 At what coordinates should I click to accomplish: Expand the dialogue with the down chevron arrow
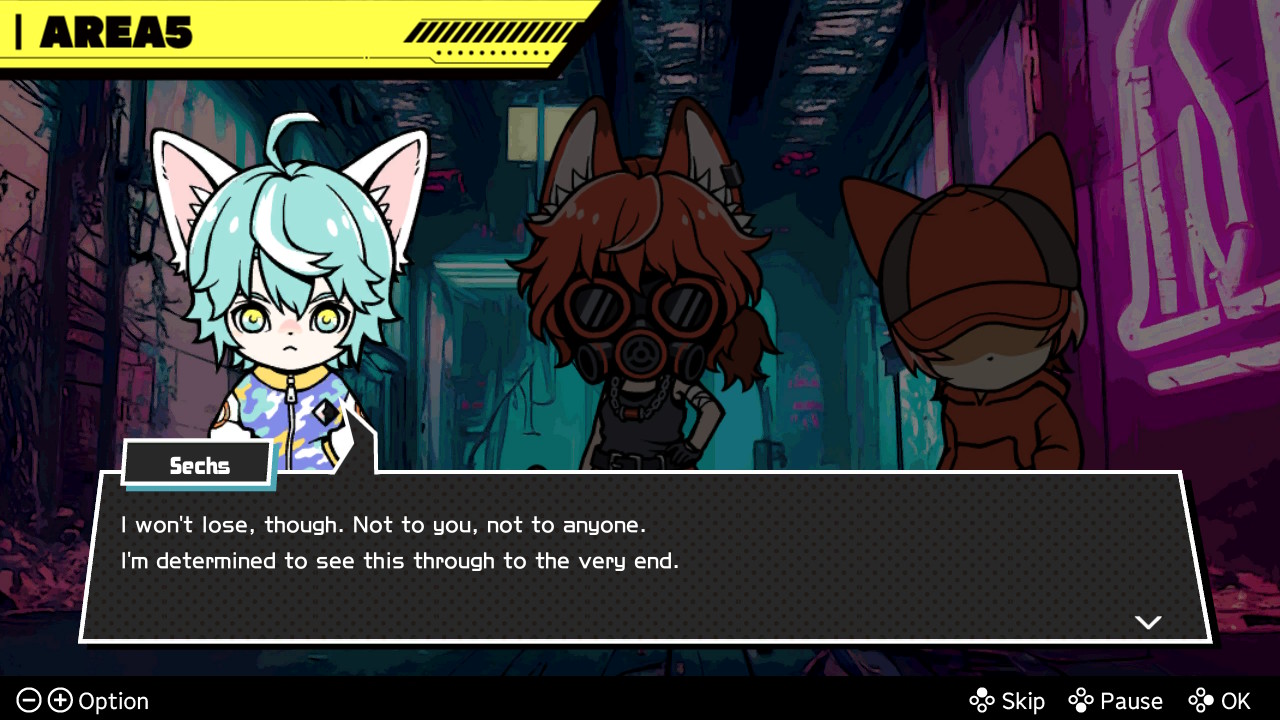[x=1148, y=622]
